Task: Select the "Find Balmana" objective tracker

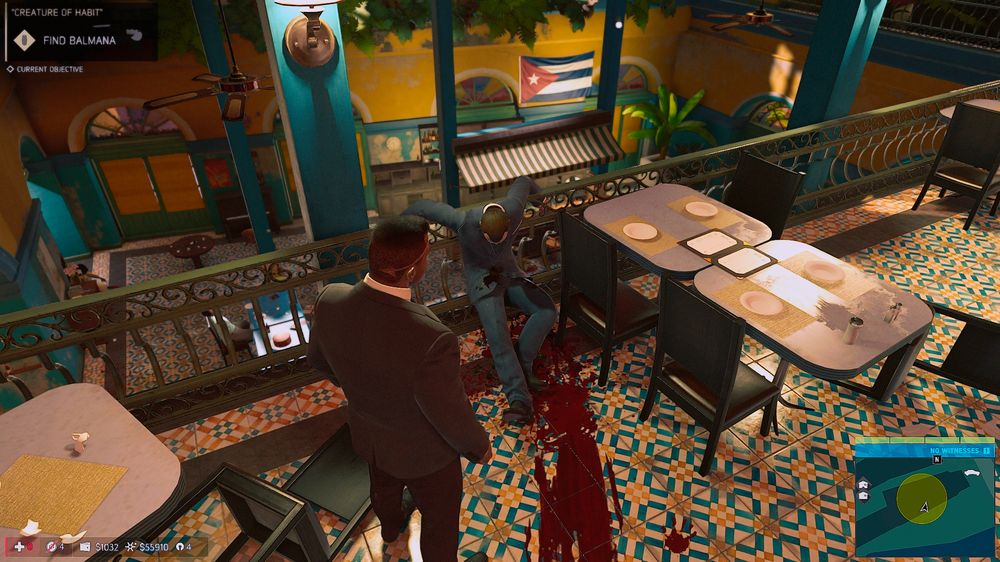Action: click(78, 40)
